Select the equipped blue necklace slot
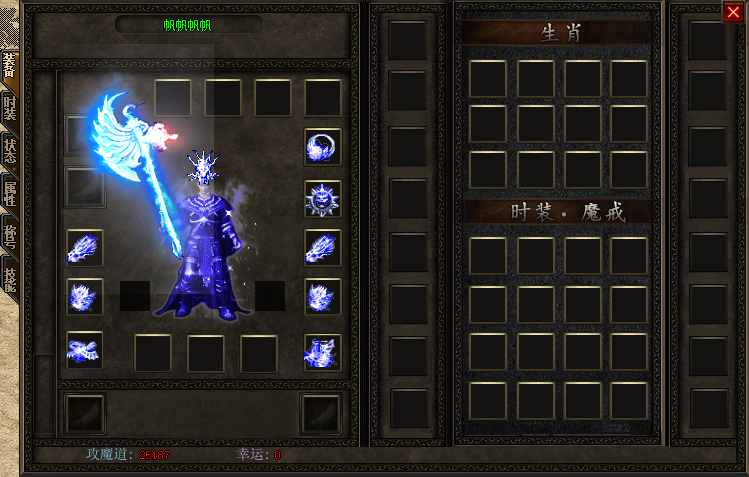 click(x=322, y=147)
